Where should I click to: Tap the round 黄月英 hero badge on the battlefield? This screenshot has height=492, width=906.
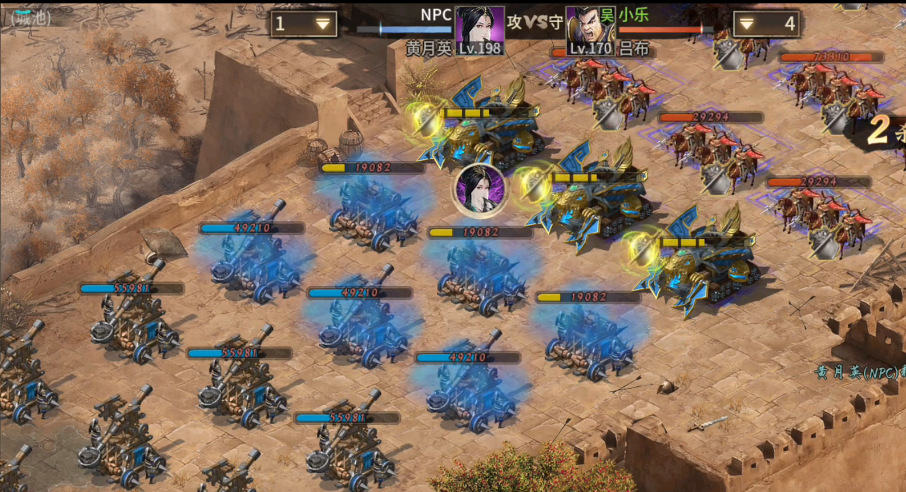pos(477,190)
